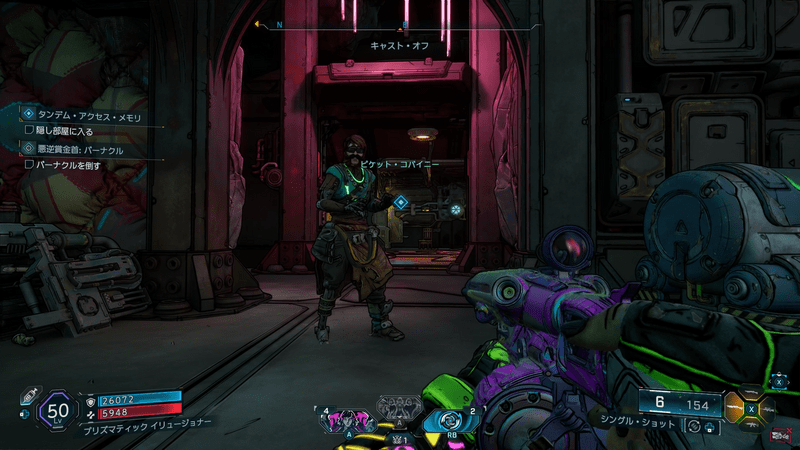Click the level 50 hexagon badge
The width and height of the screenshot is (800, 450).
[x=58, y=408]
